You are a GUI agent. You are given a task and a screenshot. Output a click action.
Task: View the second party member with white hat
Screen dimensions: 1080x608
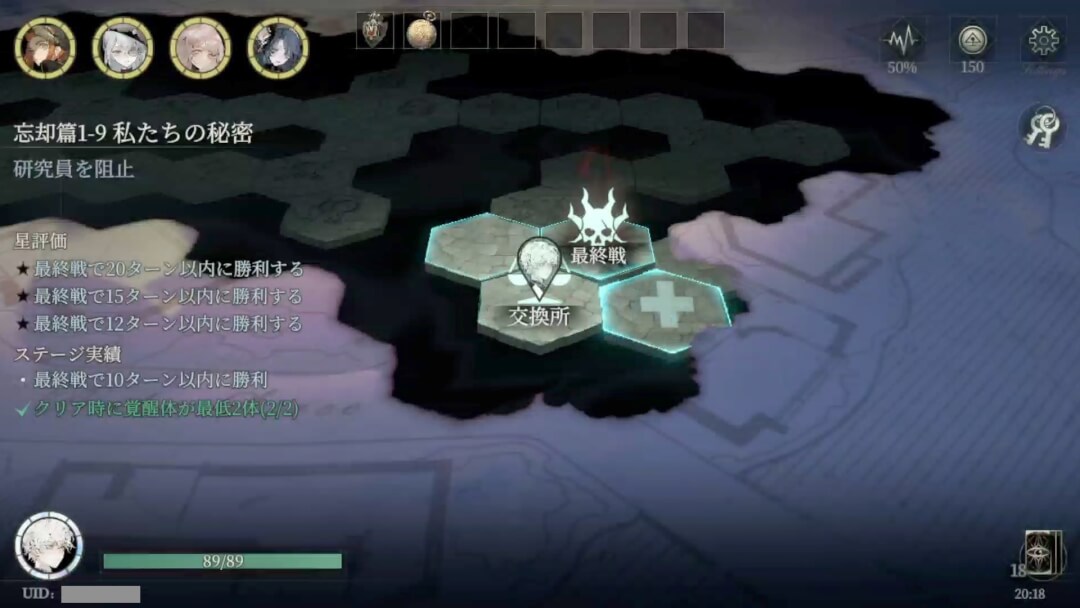(122, 47)
